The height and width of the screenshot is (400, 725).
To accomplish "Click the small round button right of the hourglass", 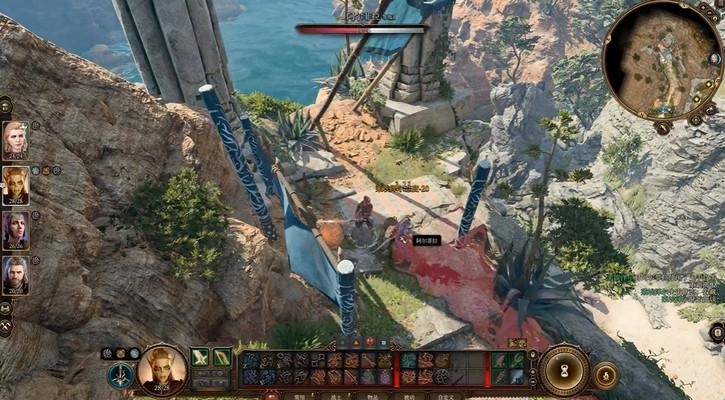I will [605, 375].
